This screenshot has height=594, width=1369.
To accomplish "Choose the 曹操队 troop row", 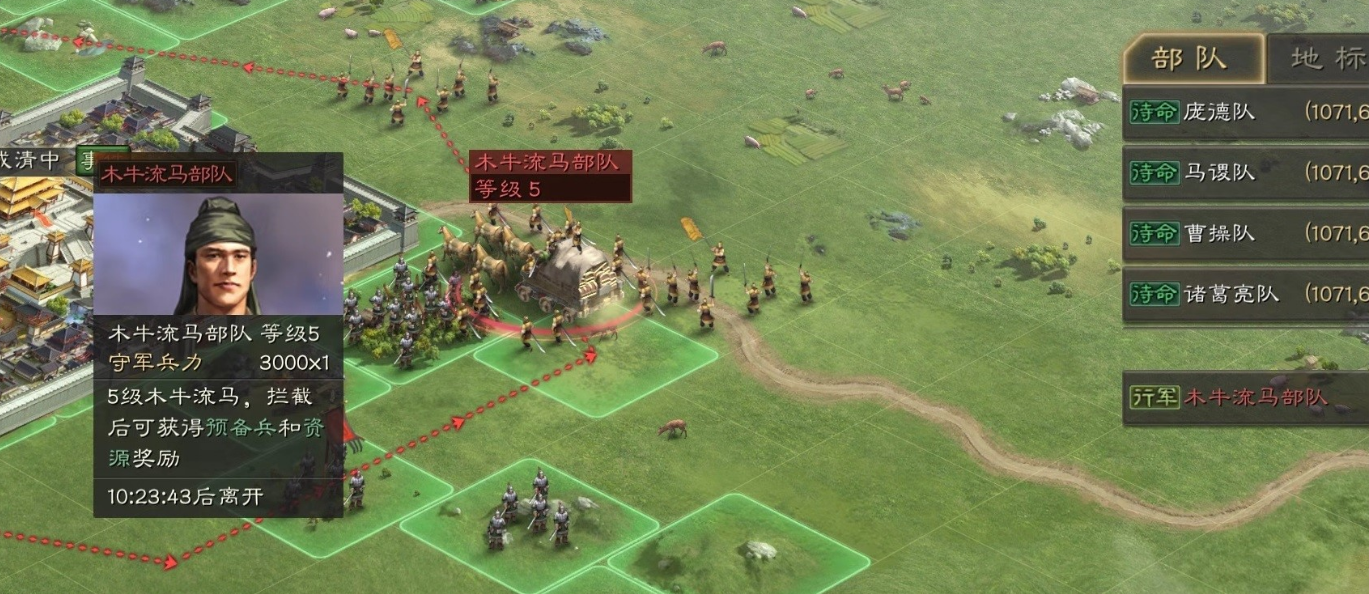I will pyautogui.click(x=1245, y=233).
